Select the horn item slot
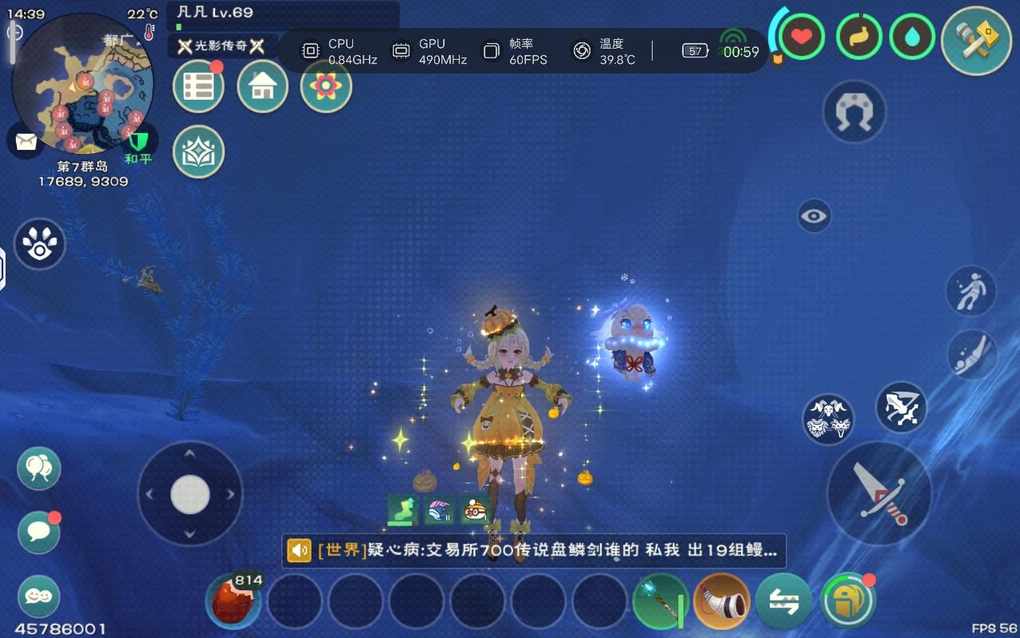The height and width of the screenshot is (638, 1020). 721,601
